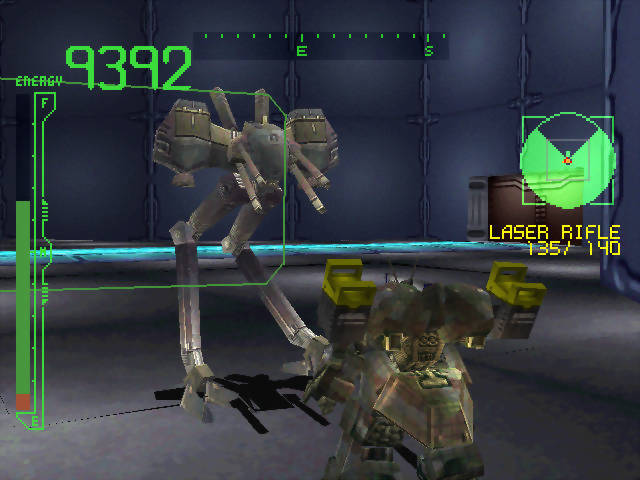Select the Laser Rifle weapon label
640x480 pixels.
click(553, 232)
